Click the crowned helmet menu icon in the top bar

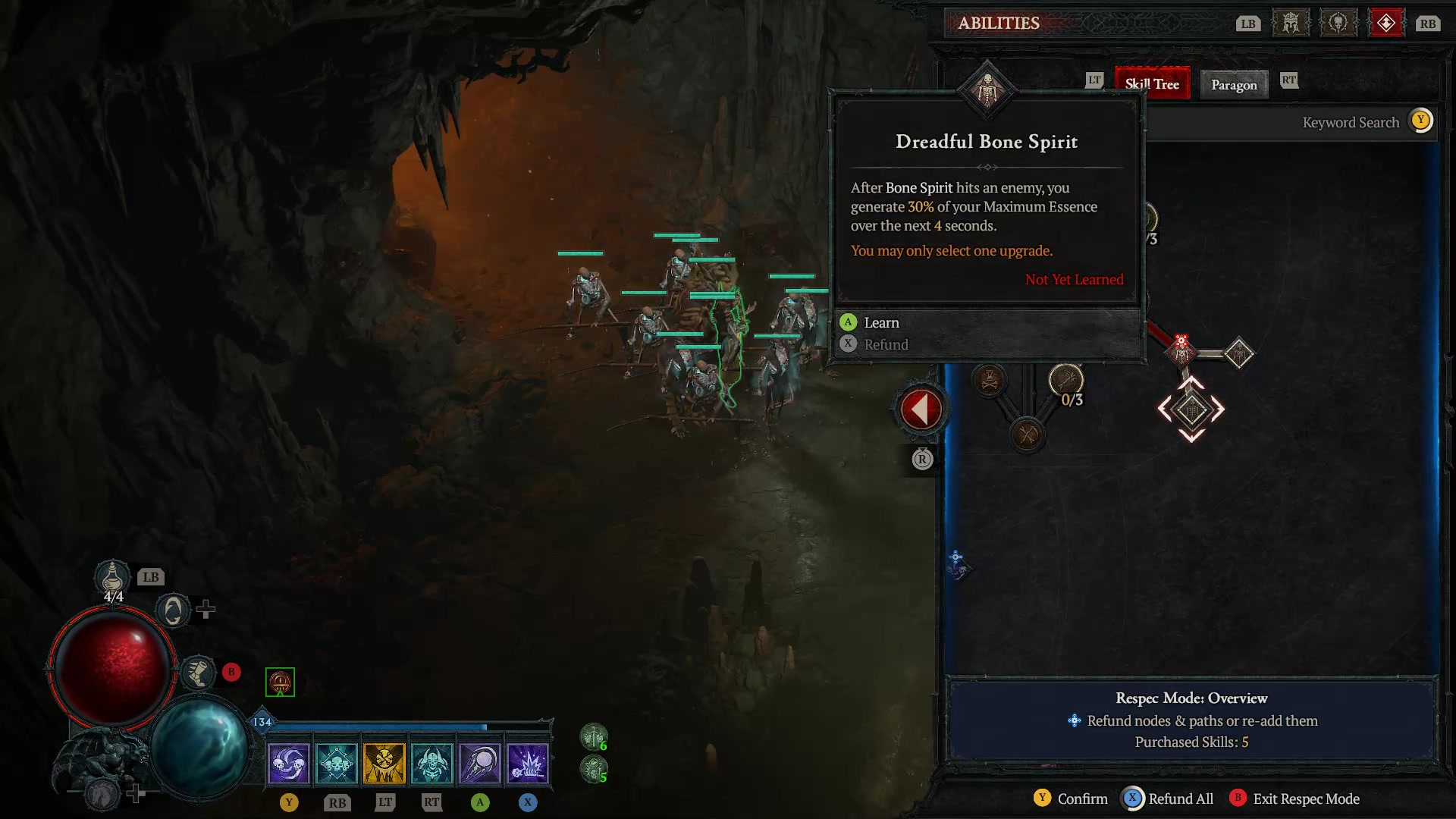tap(1289, 23)
